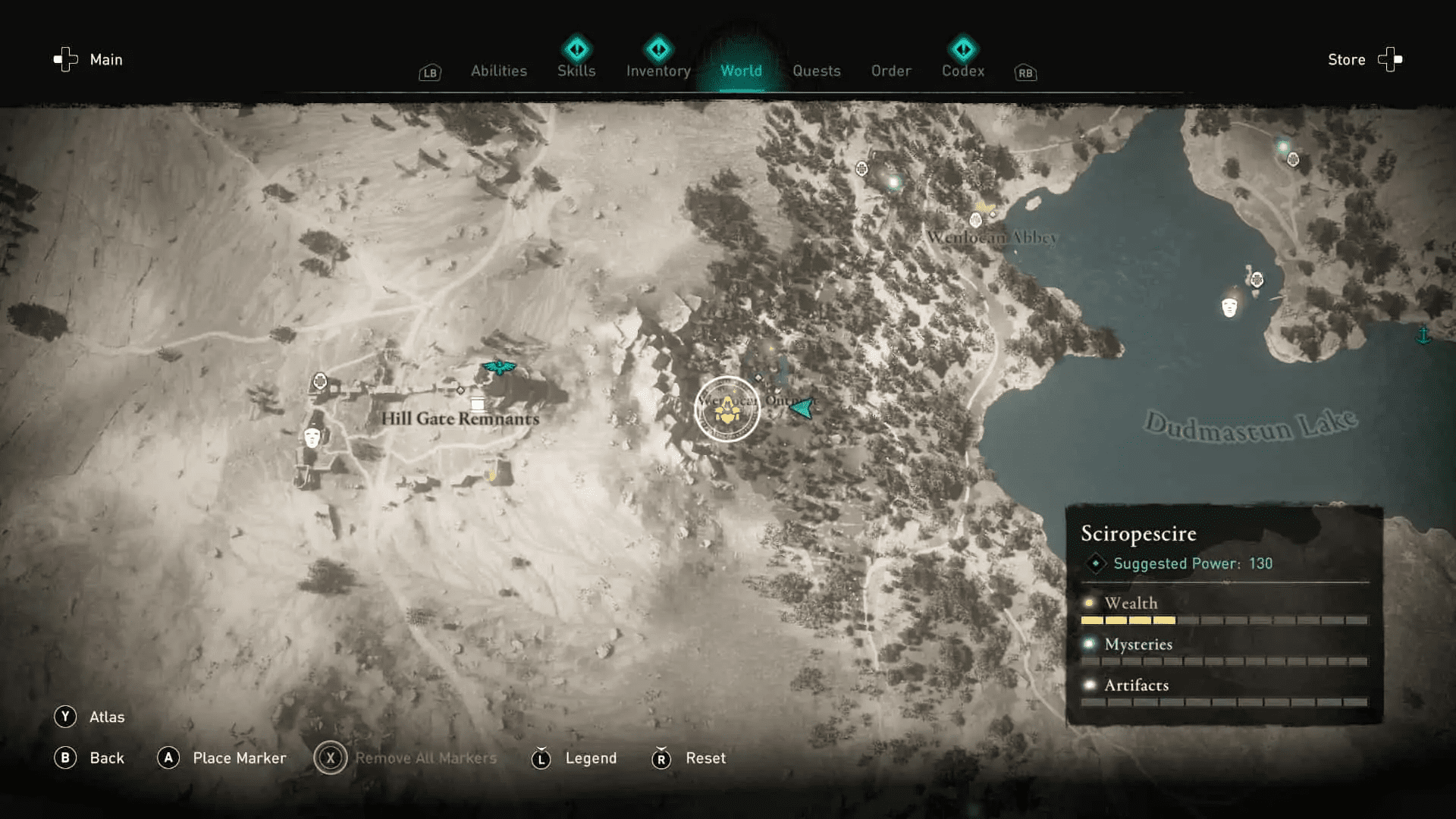Select the eagle synchronization viewpoint near Hill Gate Remnants
The height and width of the screenshot is (819, 1456).
coord(498,367)
